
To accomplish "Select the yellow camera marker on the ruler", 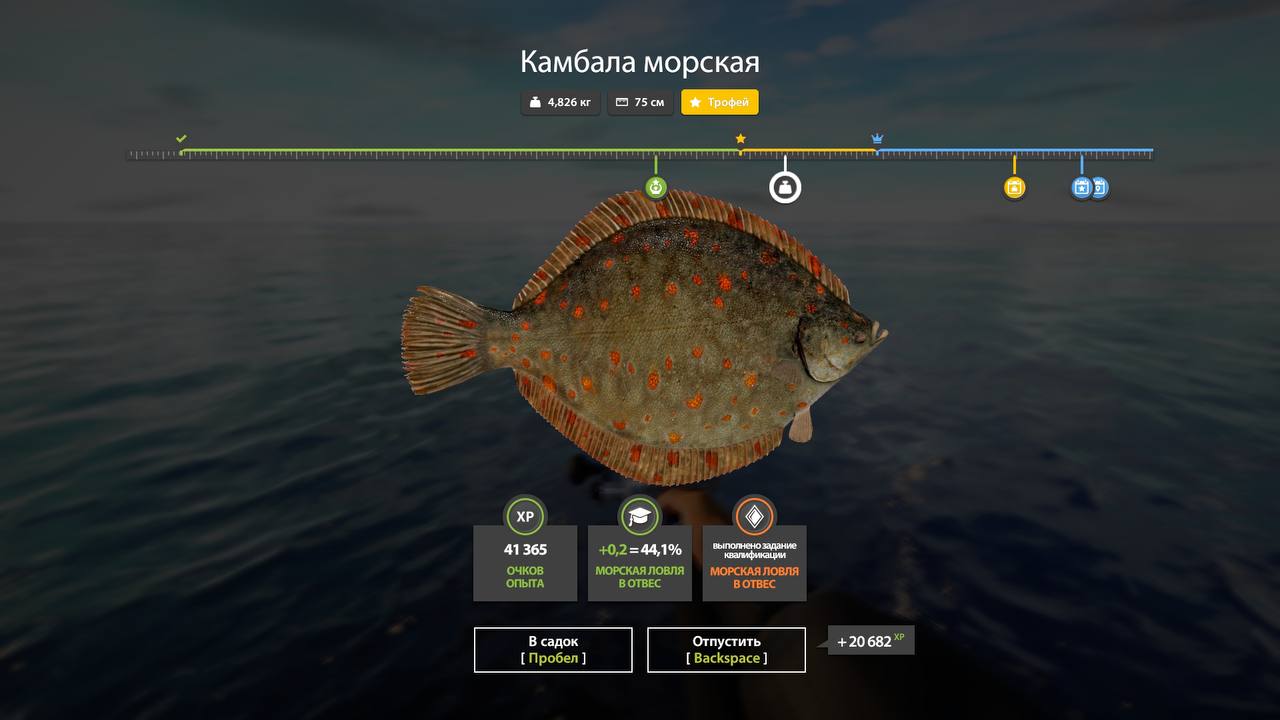I will pyautogui.click(x=1015, y=186).
